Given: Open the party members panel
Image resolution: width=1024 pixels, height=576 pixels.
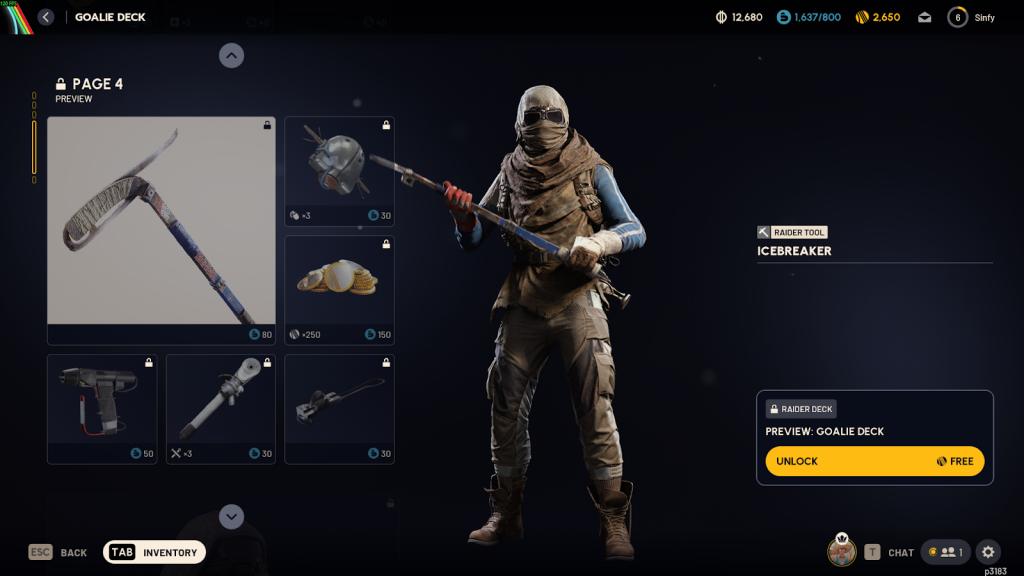Looking at the screenshot, I should 945,552.
